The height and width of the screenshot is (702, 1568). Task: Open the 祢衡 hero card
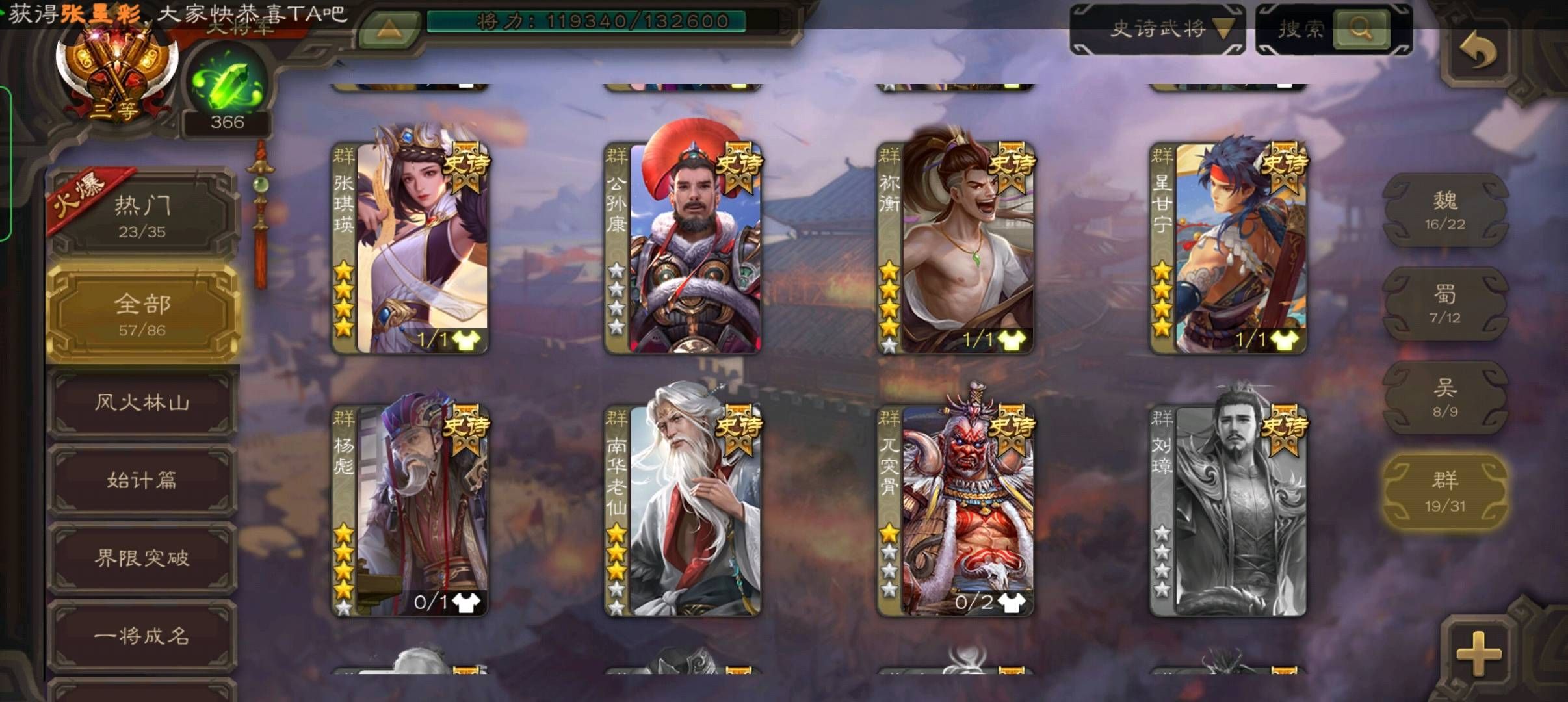tap(956, 248)
